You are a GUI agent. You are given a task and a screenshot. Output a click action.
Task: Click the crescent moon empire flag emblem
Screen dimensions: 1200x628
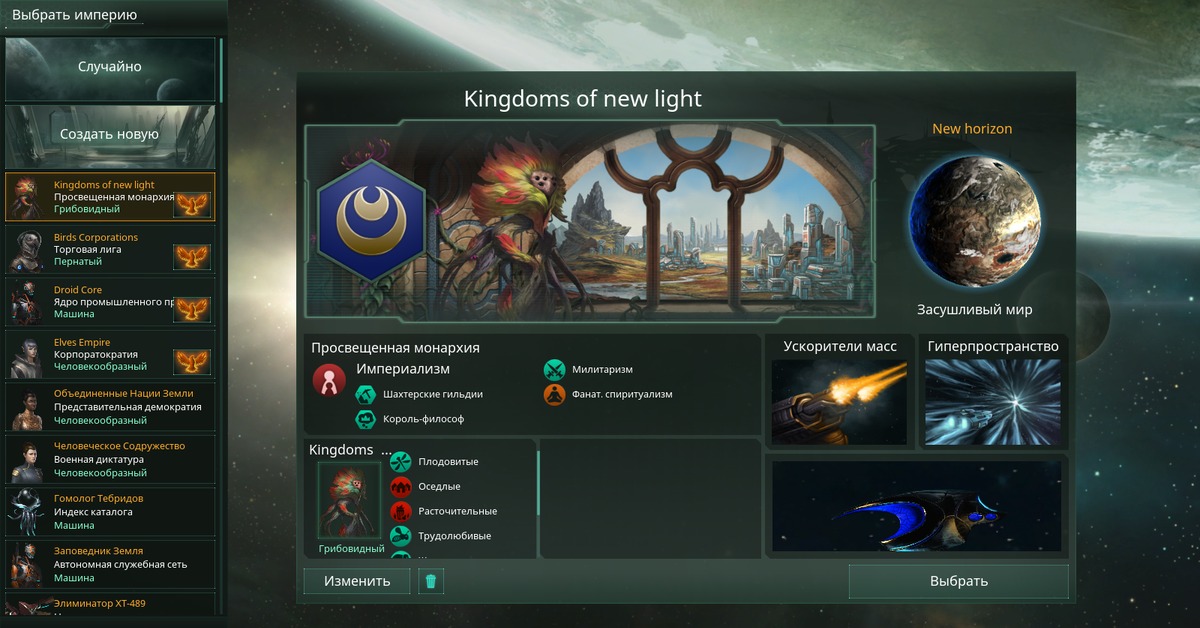pos(371,220)
